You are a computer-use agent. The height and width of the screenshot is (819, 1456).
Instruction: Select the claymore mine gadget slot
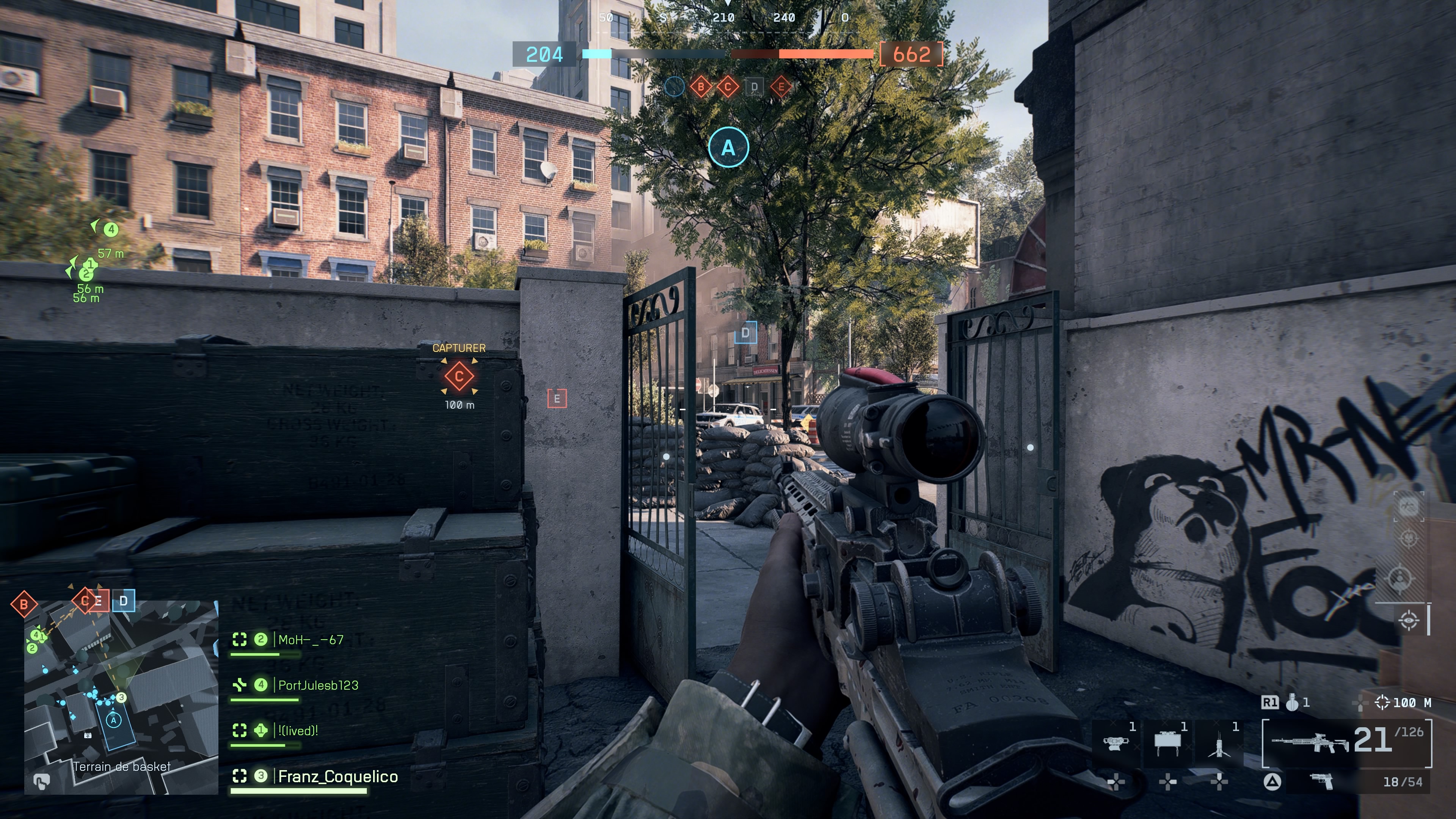pos(1167,742)
